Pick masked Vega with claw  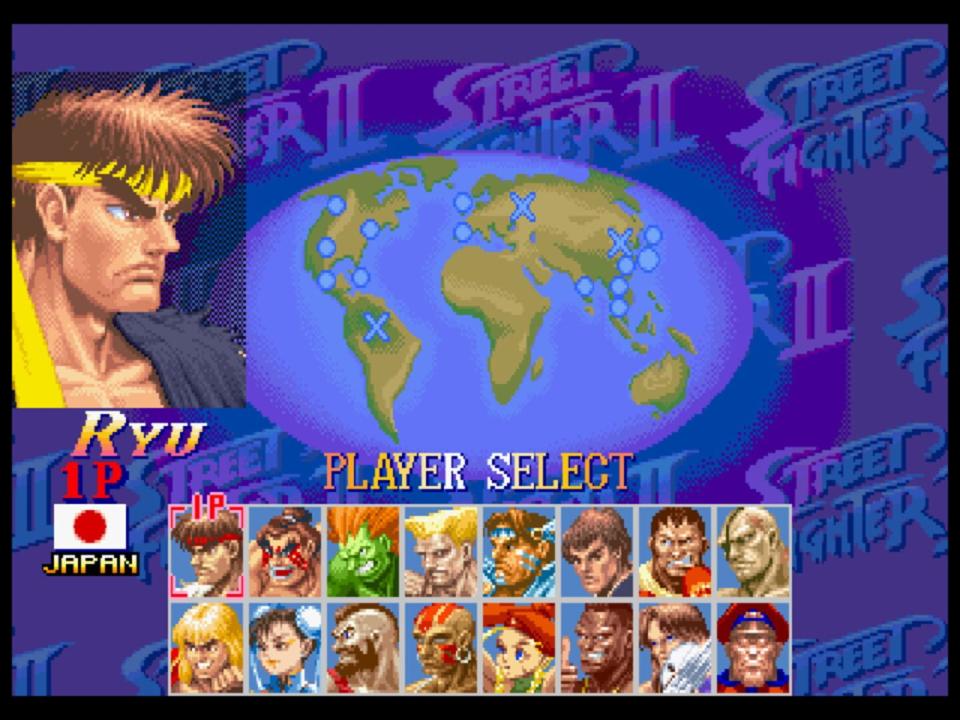coord(675,647)
